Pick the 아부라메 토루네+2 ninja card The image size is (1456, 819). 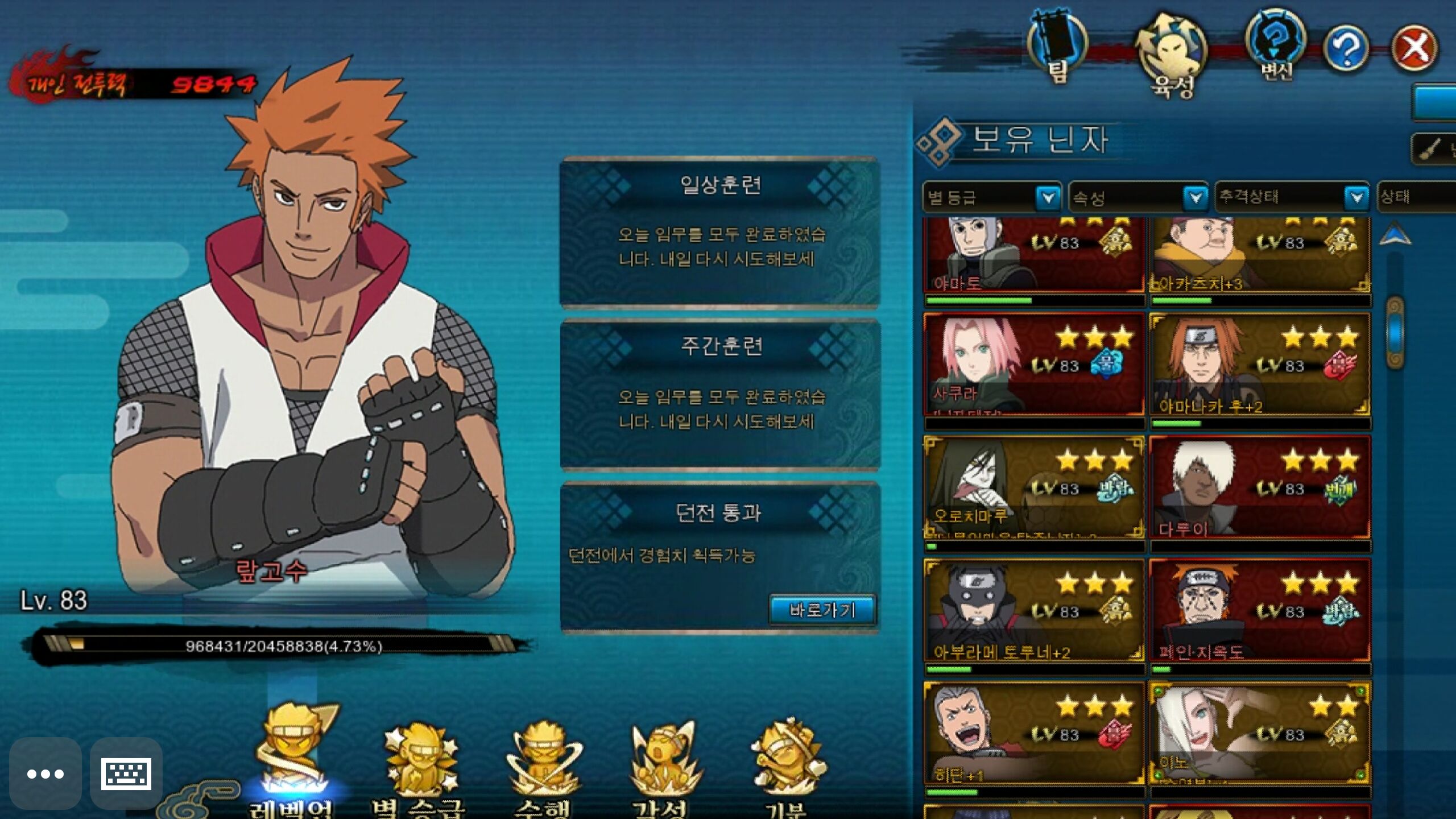click(x=1034, y=610)
